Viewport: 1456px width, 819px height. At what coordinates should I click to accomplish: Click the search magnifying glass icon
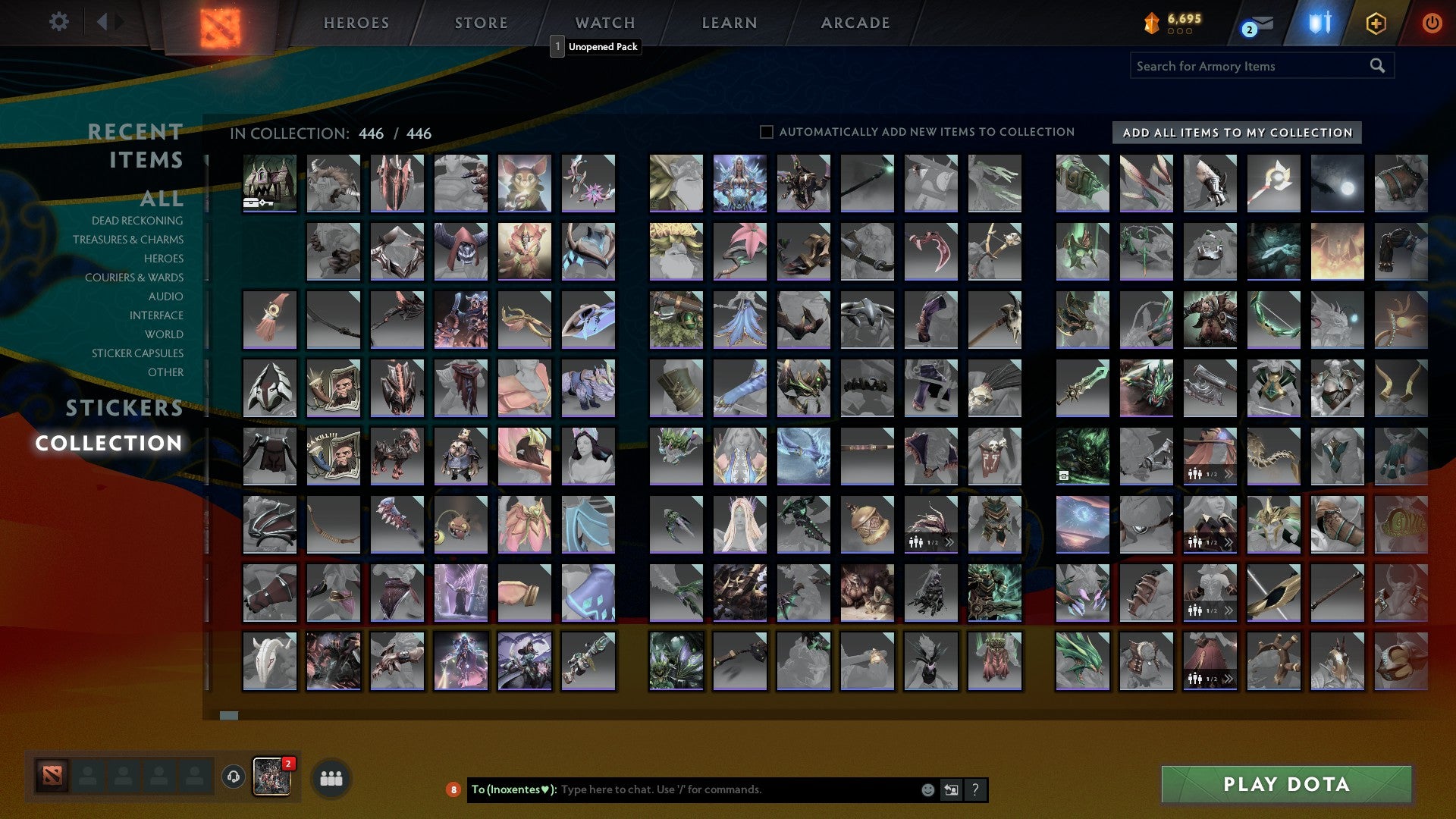point(1376,66)
